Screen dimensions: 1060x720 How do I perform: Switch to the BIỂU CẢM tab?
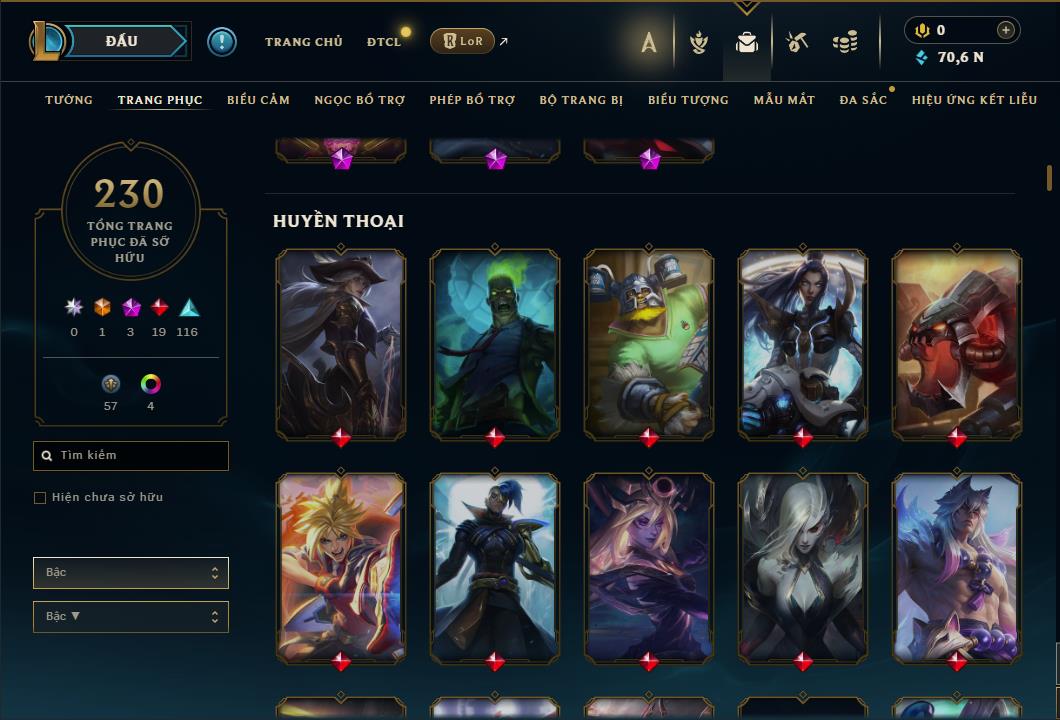[x=258, y=100]
